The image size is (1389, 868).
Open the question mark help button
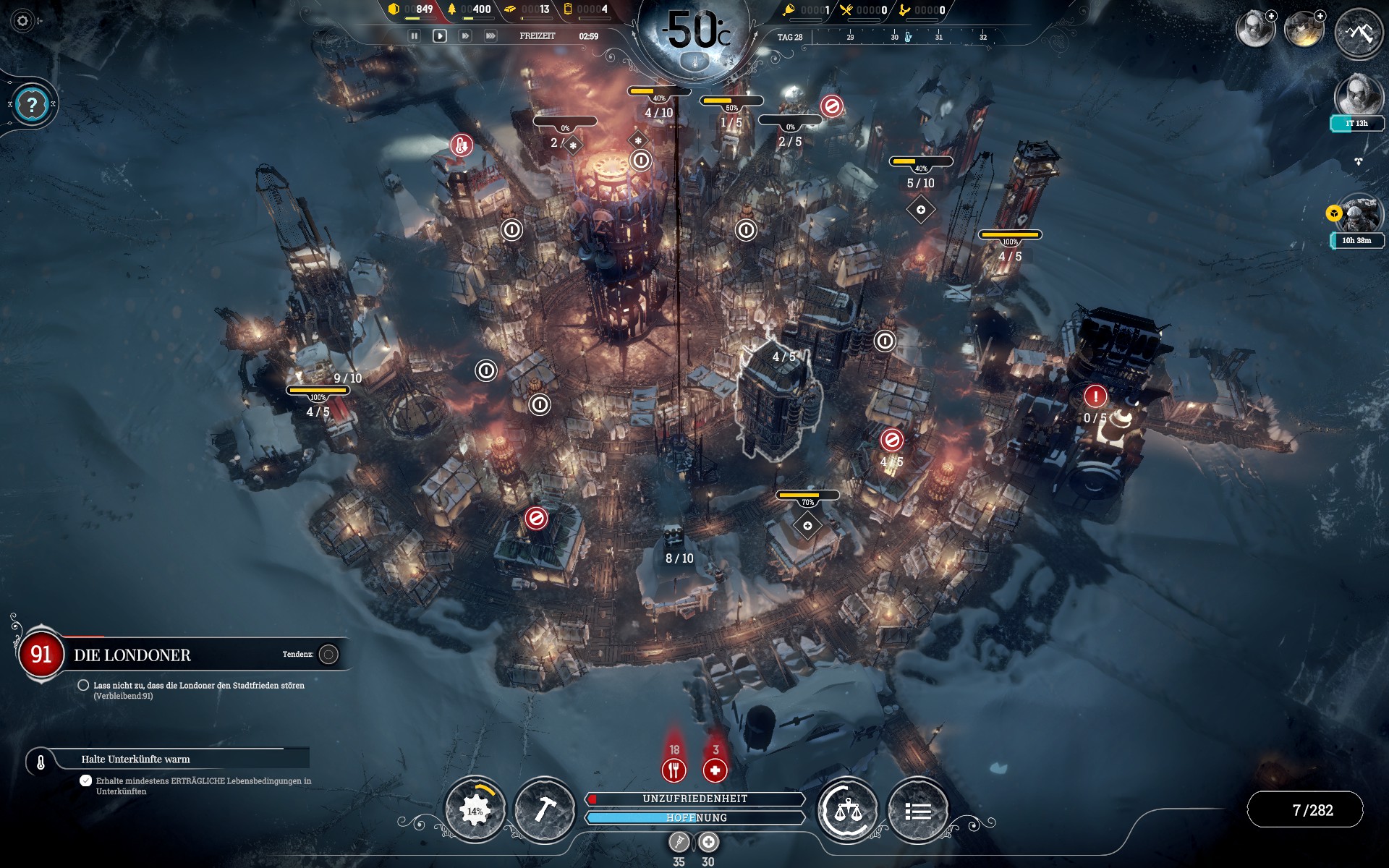tap(31, 105)
